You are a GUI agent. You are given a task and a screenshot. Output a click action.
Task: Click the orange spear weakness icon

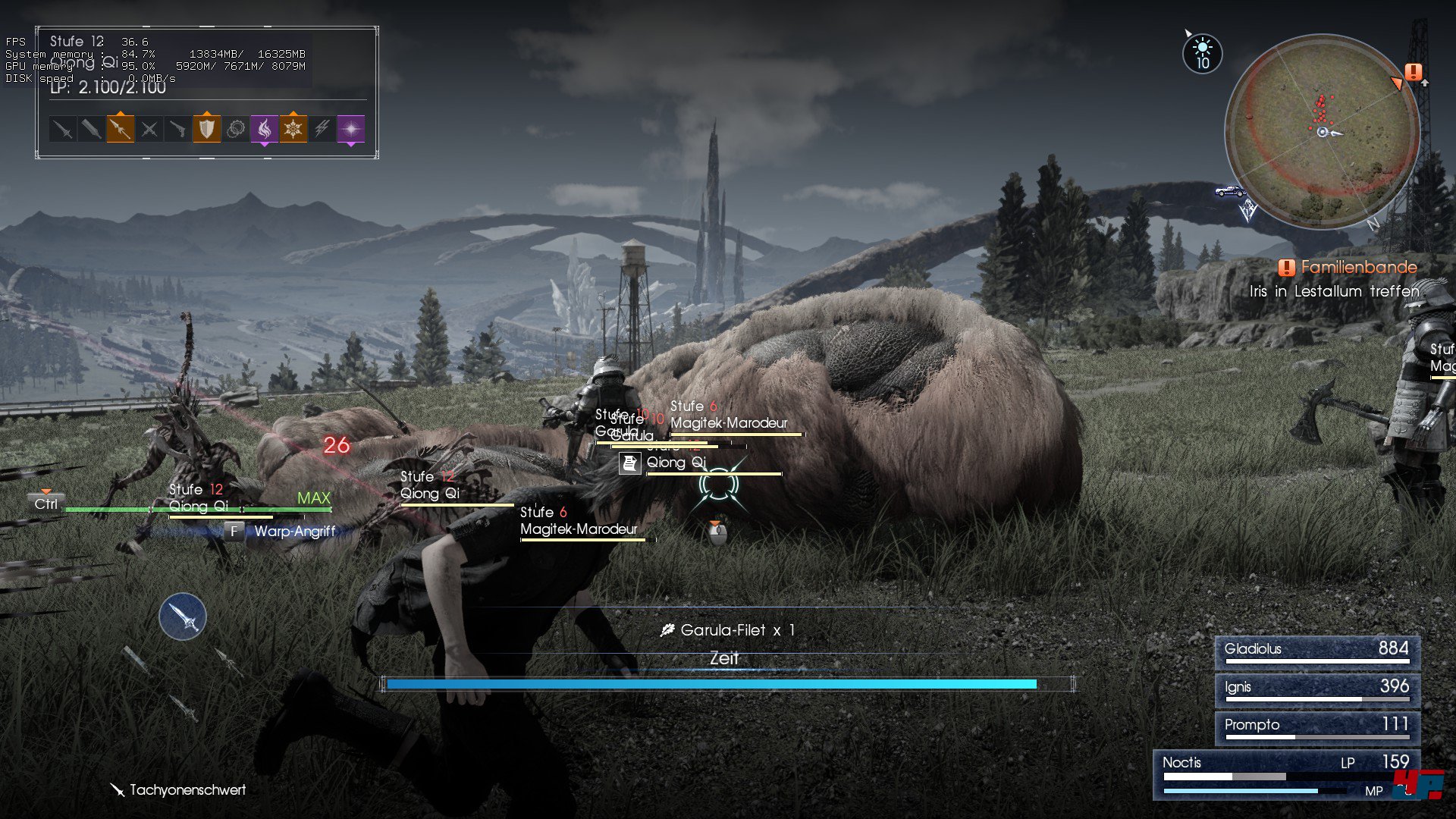click(x=120, y=129)
